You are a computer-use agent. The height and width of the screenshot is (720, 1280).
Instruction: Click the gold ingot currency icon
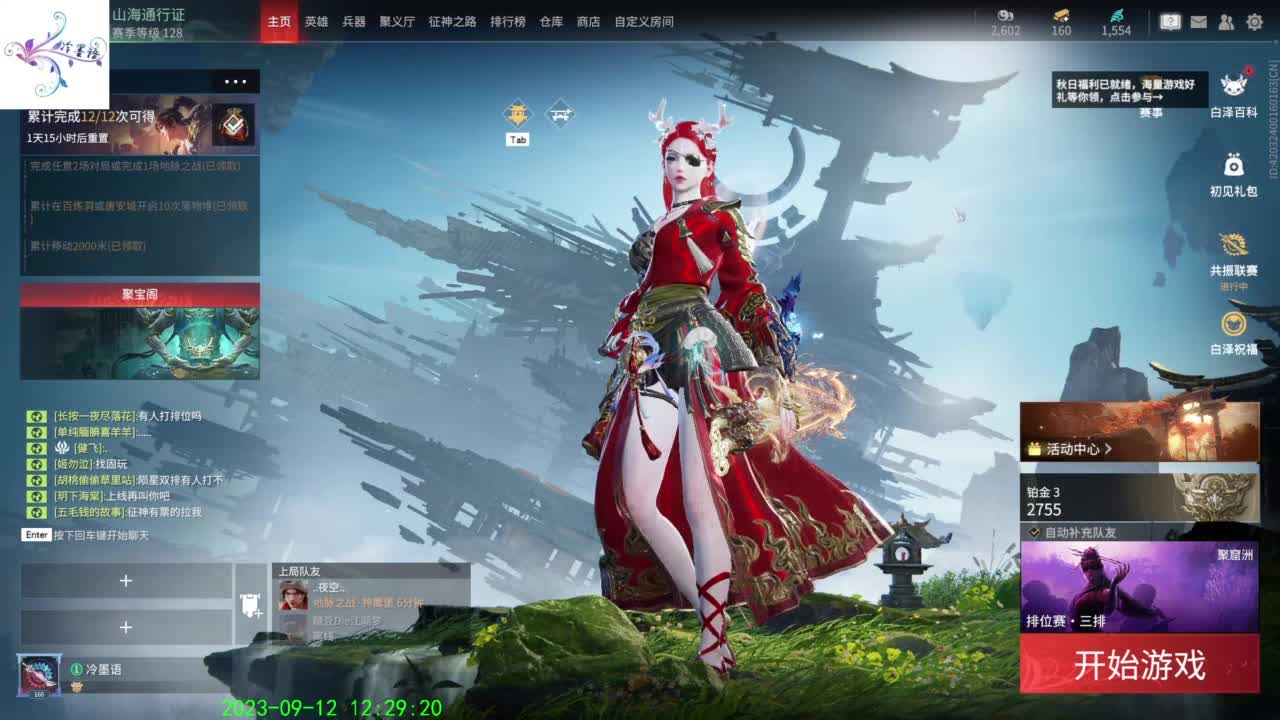point(1061,16)
